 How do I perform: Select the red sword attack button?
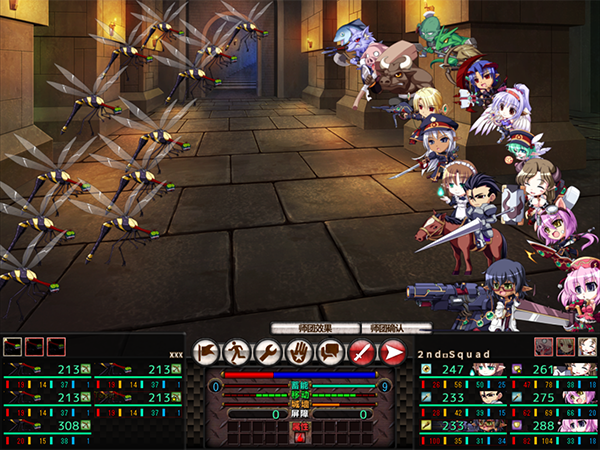[x=360, y=351]
